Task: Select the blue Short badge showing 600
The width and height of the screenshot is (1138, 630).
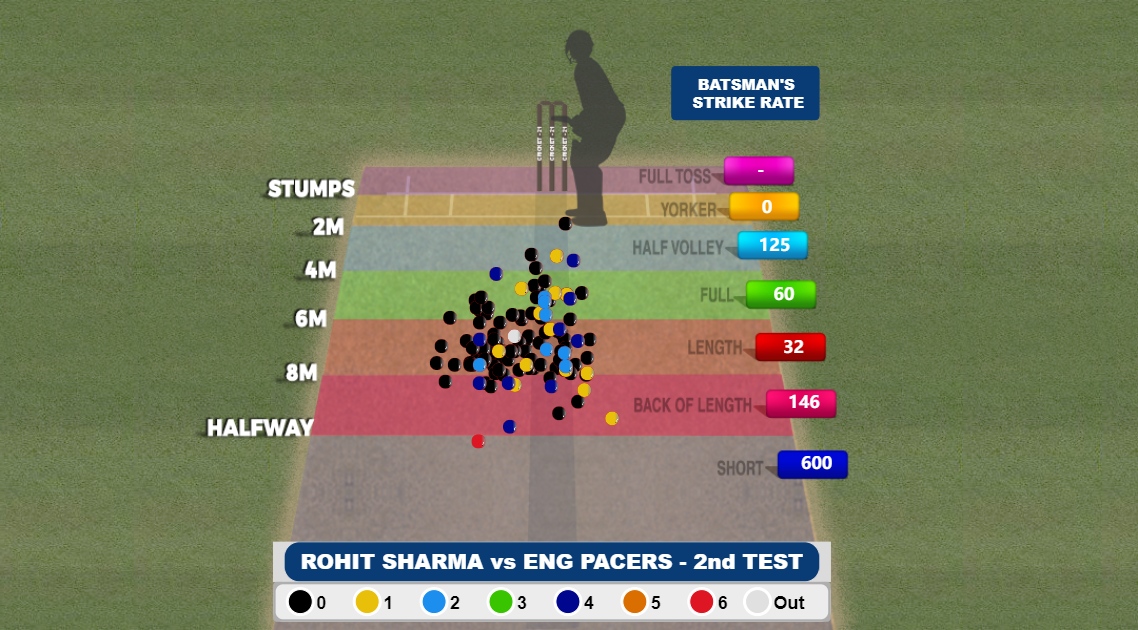Action: pos(813,464)
